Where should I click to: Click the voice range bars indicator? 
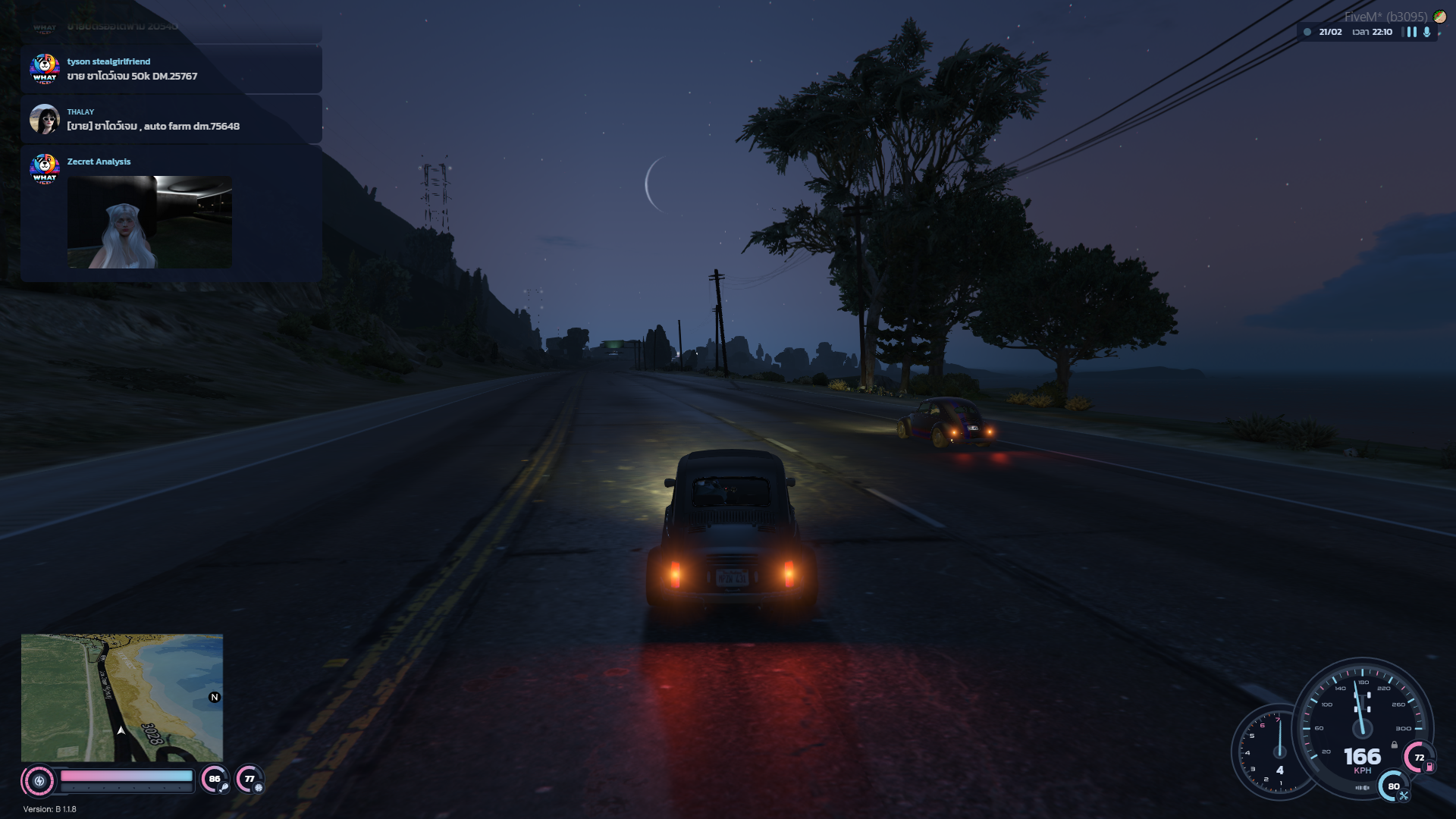pyautogui.click(x=1411, y=32)
